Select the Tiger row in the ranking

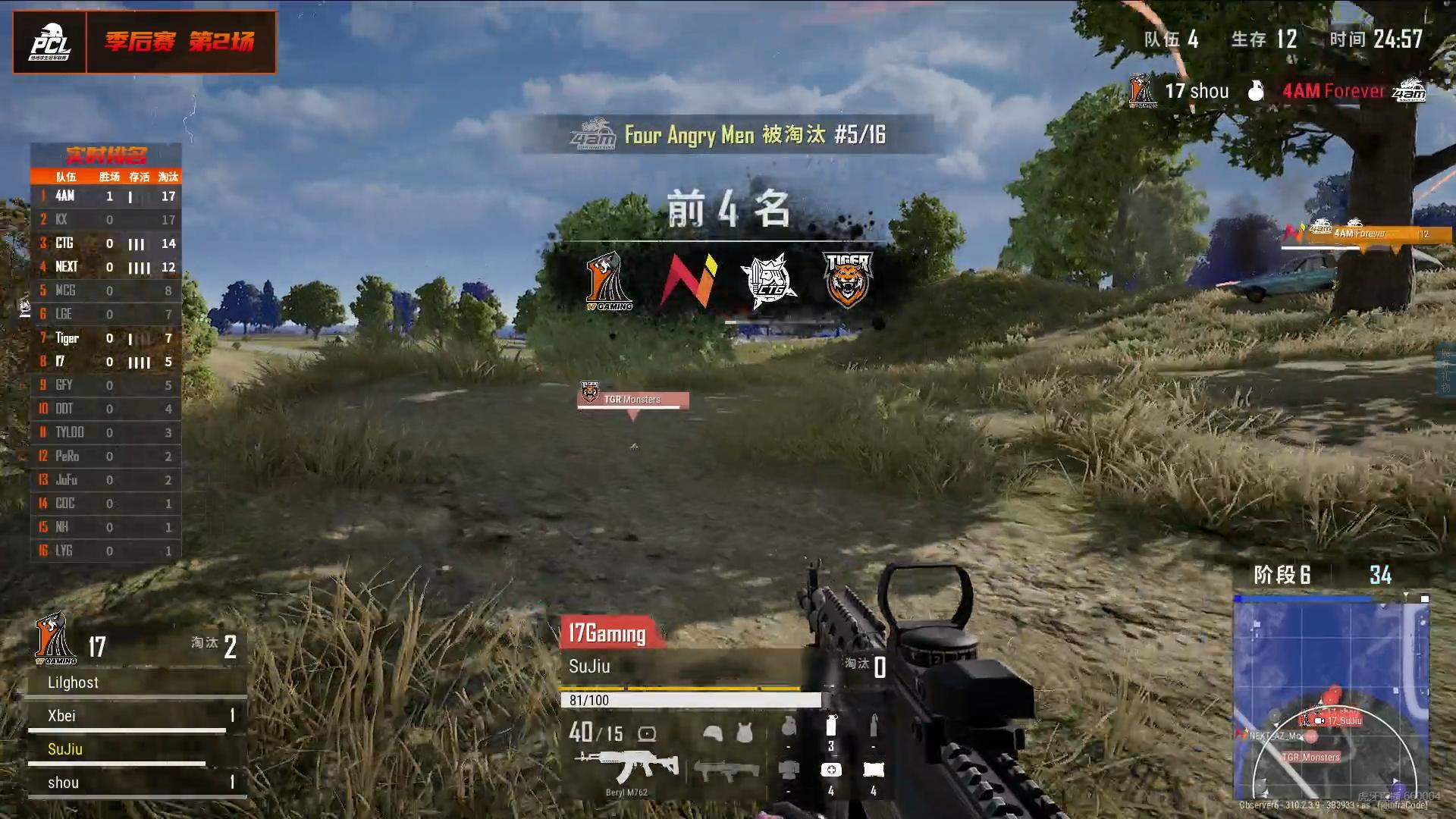coord(106,338)
